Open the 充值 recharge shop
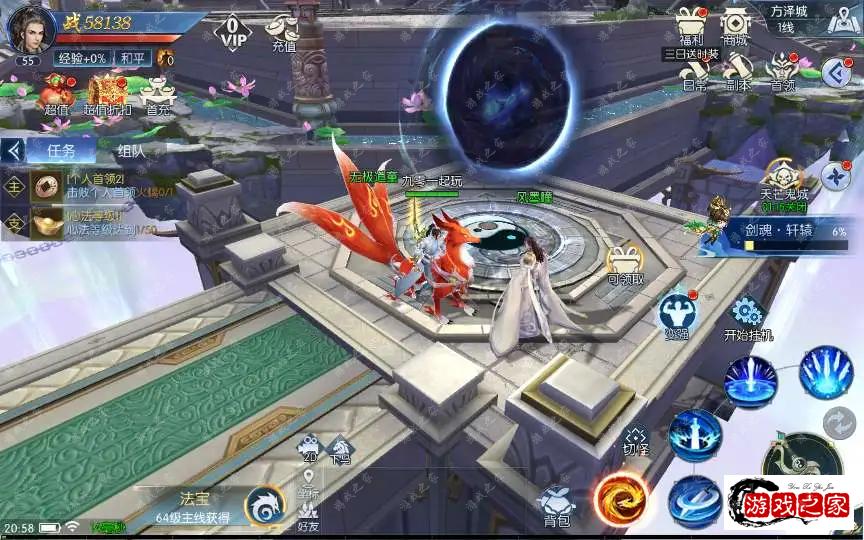This screenshot has width=864, height=540. pos(284,32)
